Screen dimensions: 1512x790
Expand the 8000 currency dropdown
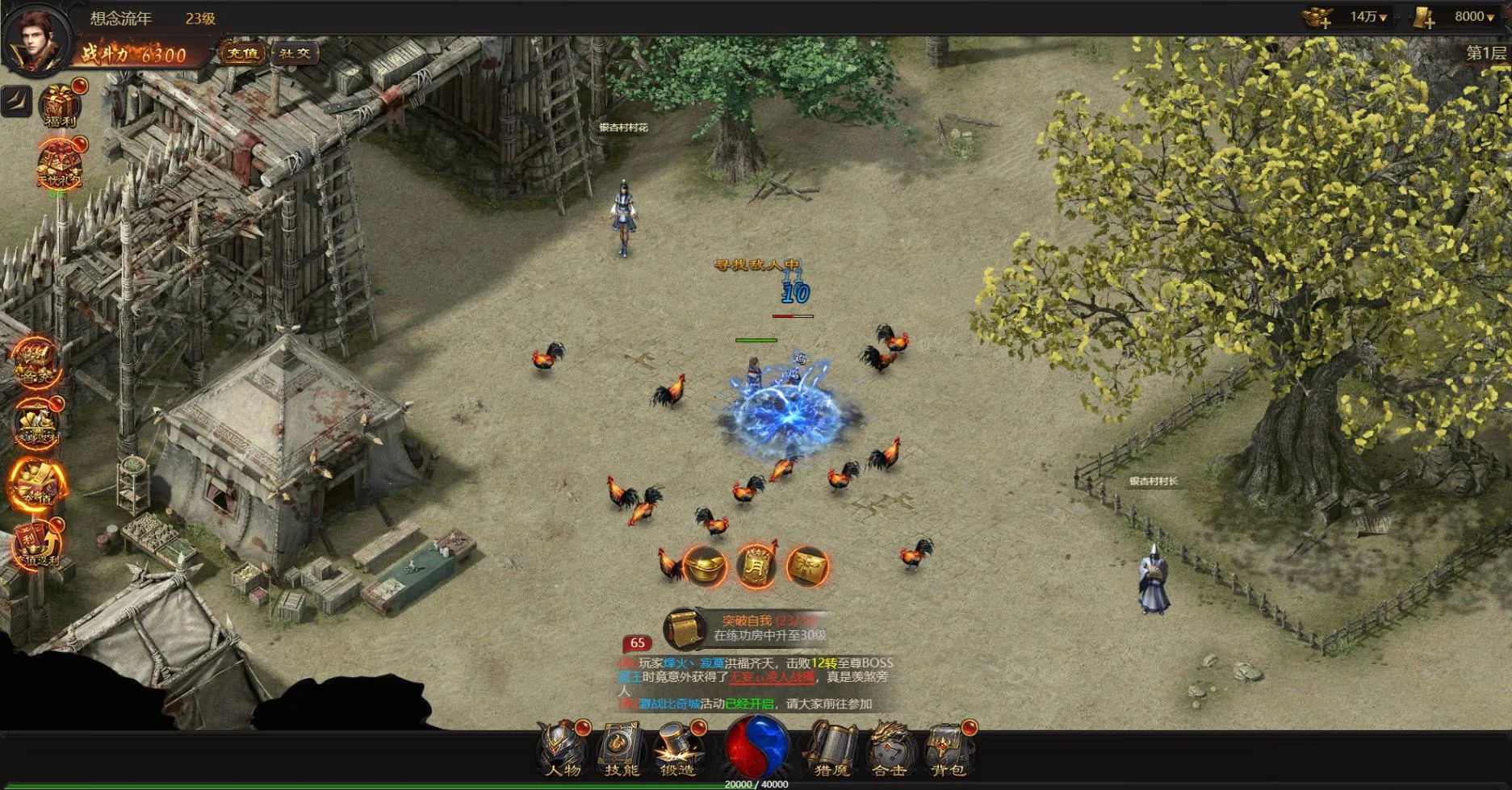click(1474, 17)
